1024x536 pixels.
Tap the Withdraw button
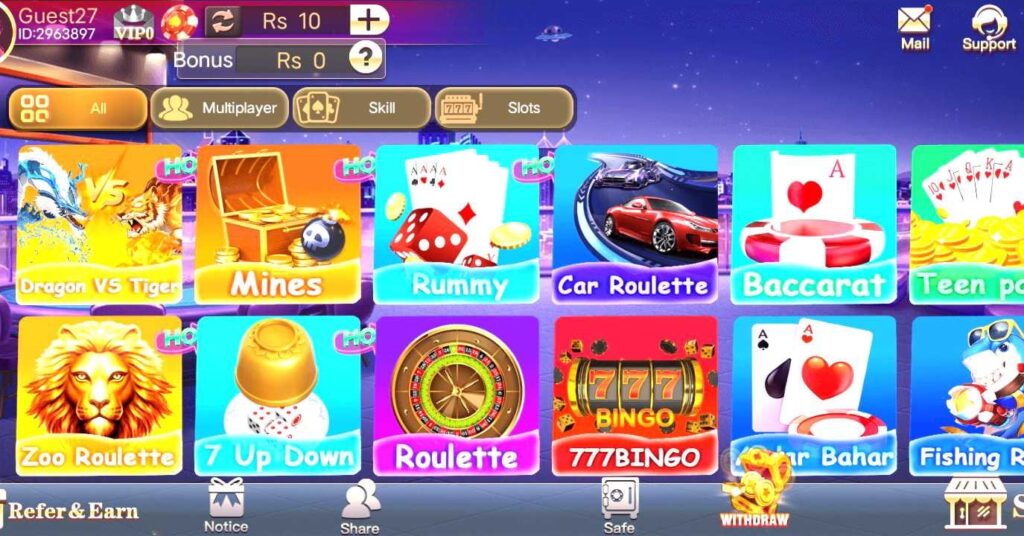755,497
